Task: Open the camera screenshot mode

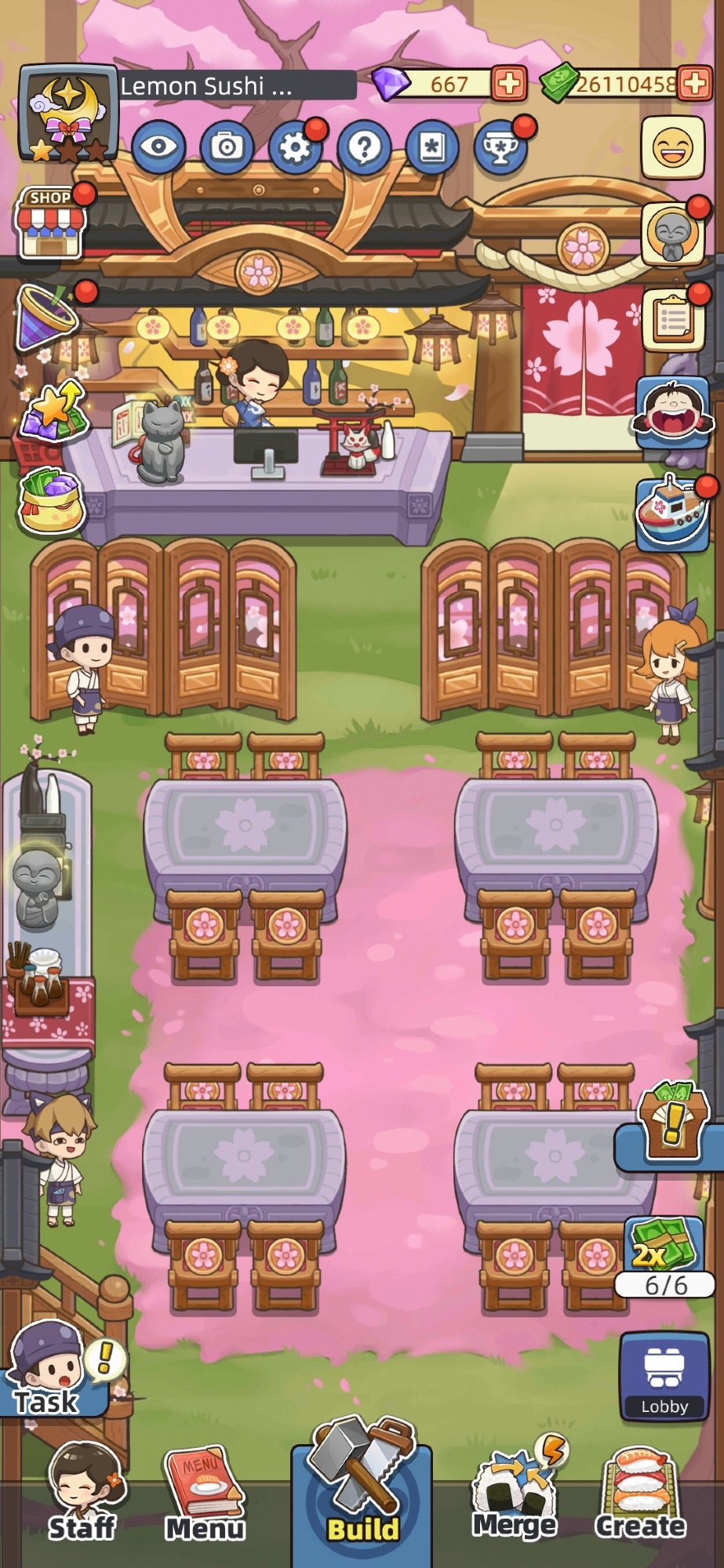Action: pos(227,146)
